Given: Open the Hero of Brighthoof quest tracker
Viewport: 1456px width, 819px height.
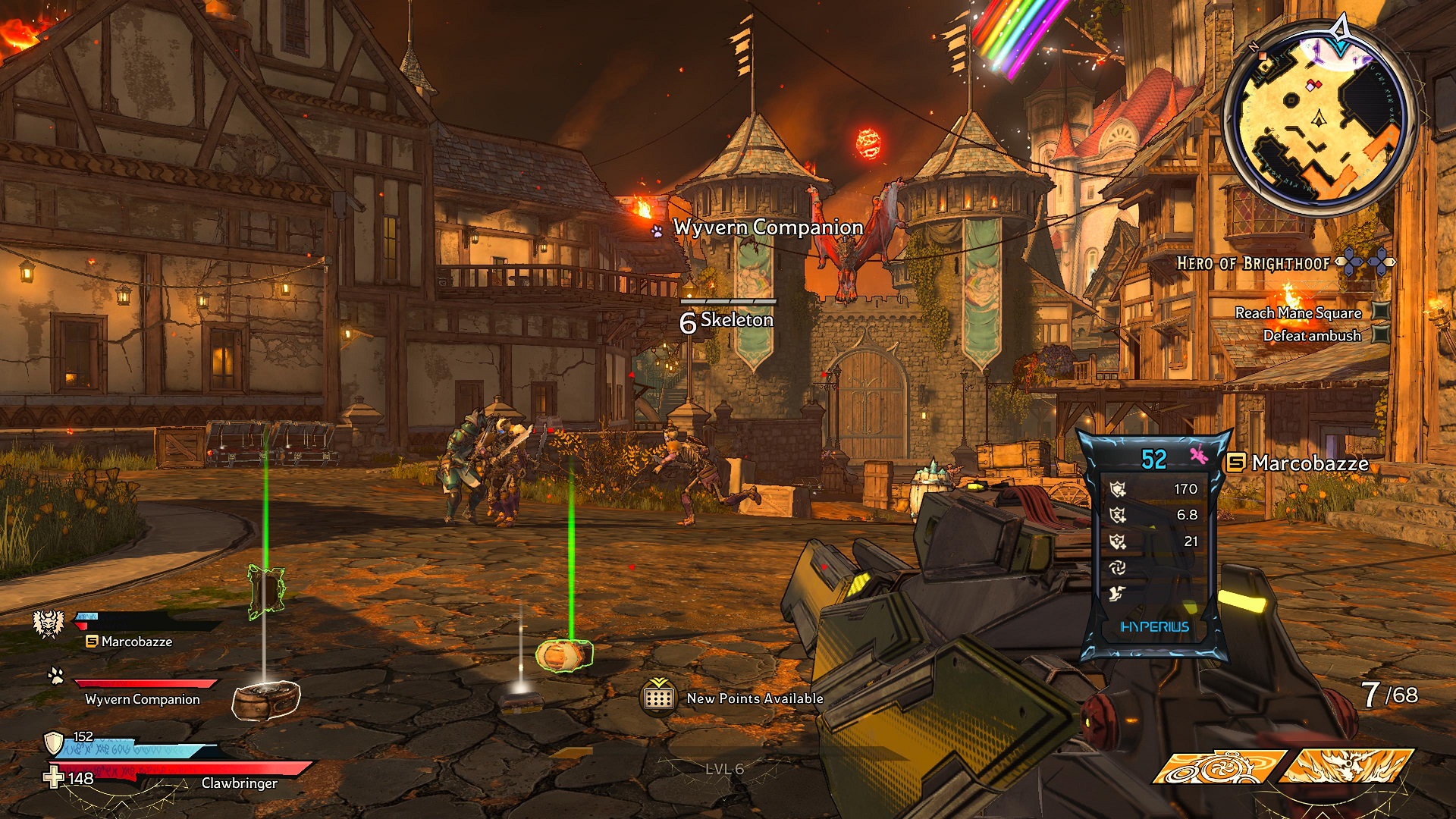Looking at the screenshot, I should click(1253, 263).
